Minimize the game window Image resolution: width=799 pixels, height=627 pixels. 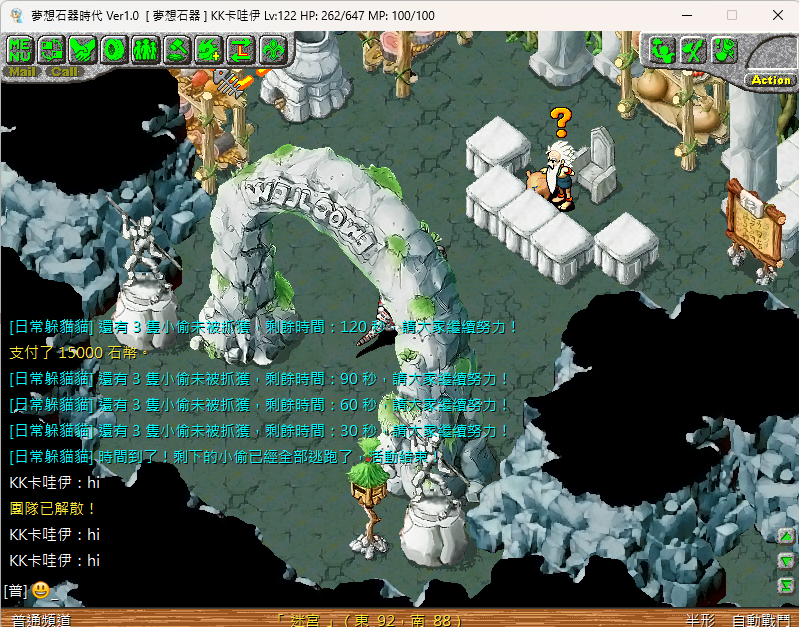coord(686,15)
